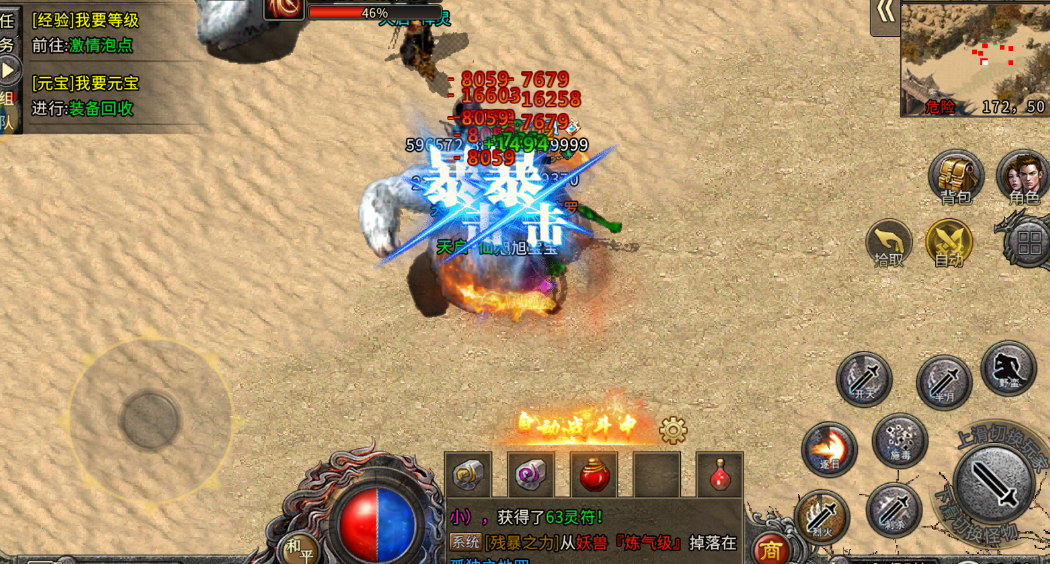Open the 商 shop button
Screen dimensions: 1050x564
tap(770, 549)
